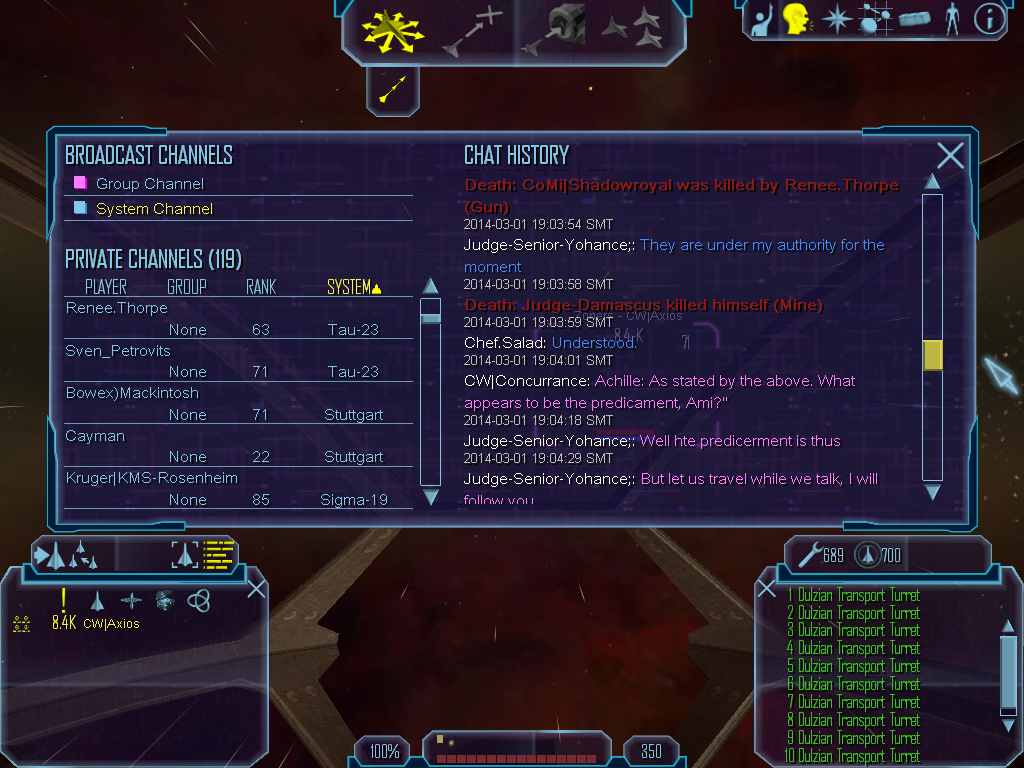Activate the yellow free-flight maneuver icon

click(x=393, y=30)
